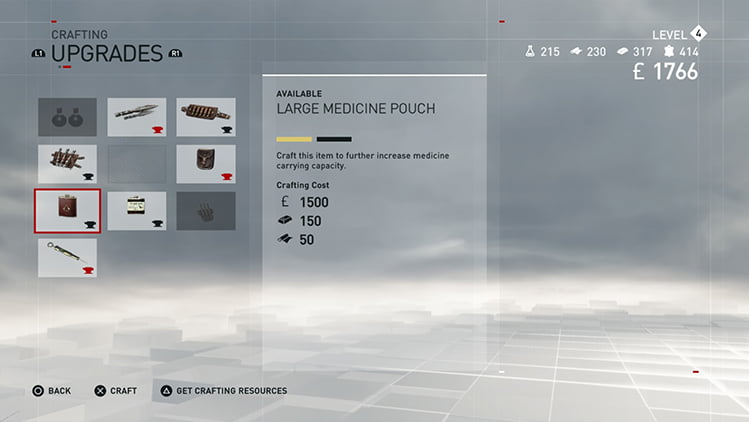Image resolution: width=749 pixels, height=422 pixels.
Task: Select the Large Medicine Pouch flask tile
Action: point(67,211)
